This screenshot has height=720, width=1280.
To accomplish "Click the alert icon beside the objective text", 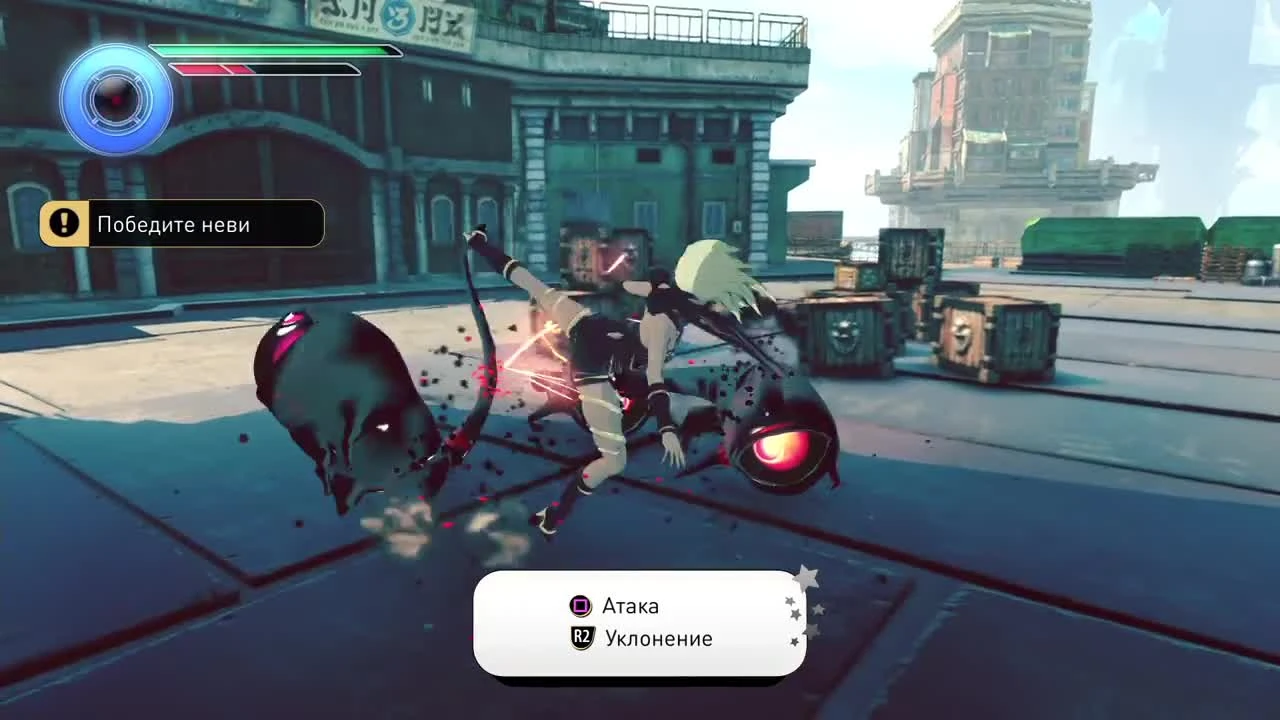I will (64, 223).
